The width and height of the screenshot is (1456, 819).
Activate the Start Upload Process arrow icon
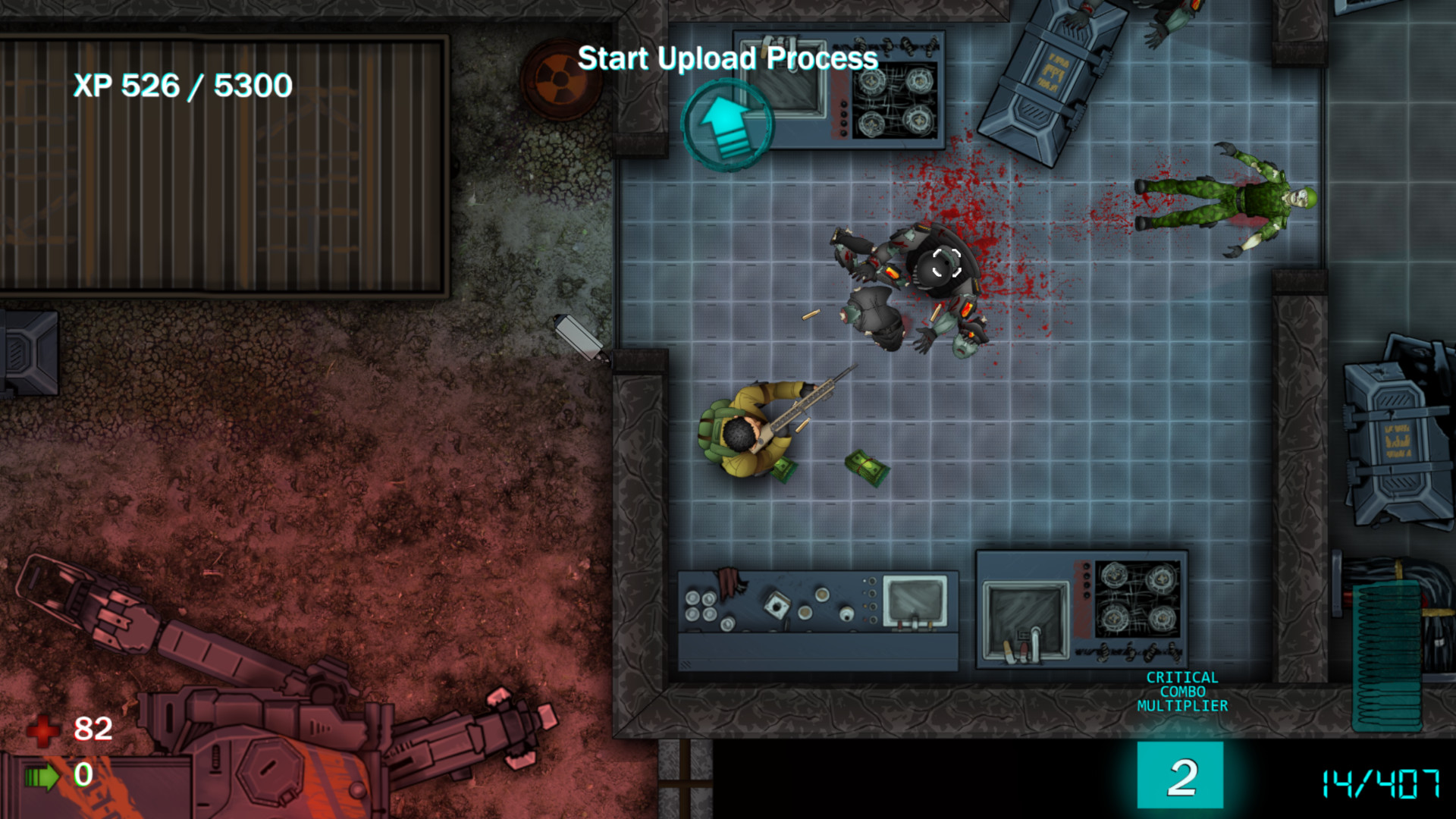tap(726, 126)
